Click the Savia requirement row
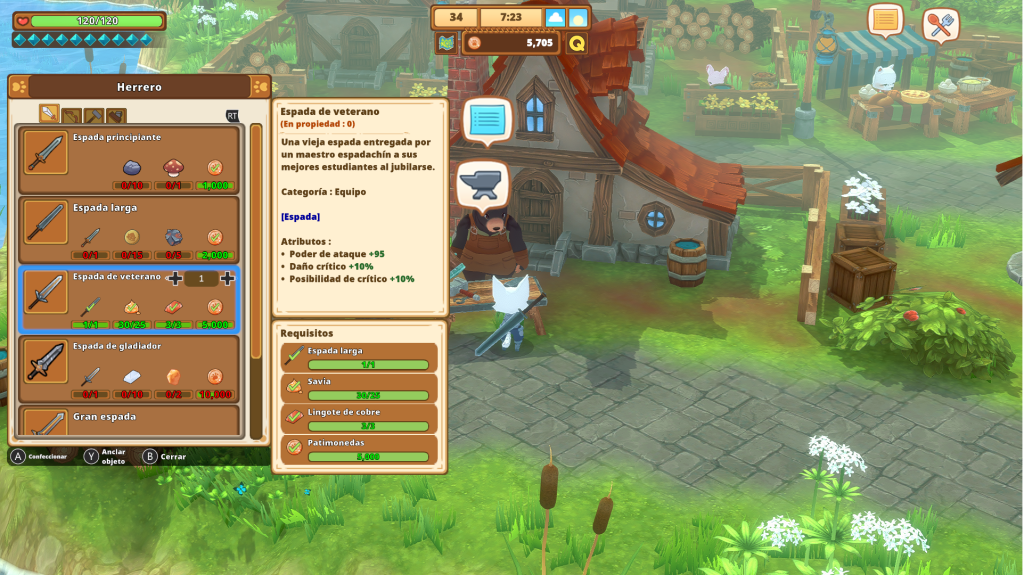The height and width of the screenshot is (575, 1024). [360, 387]
